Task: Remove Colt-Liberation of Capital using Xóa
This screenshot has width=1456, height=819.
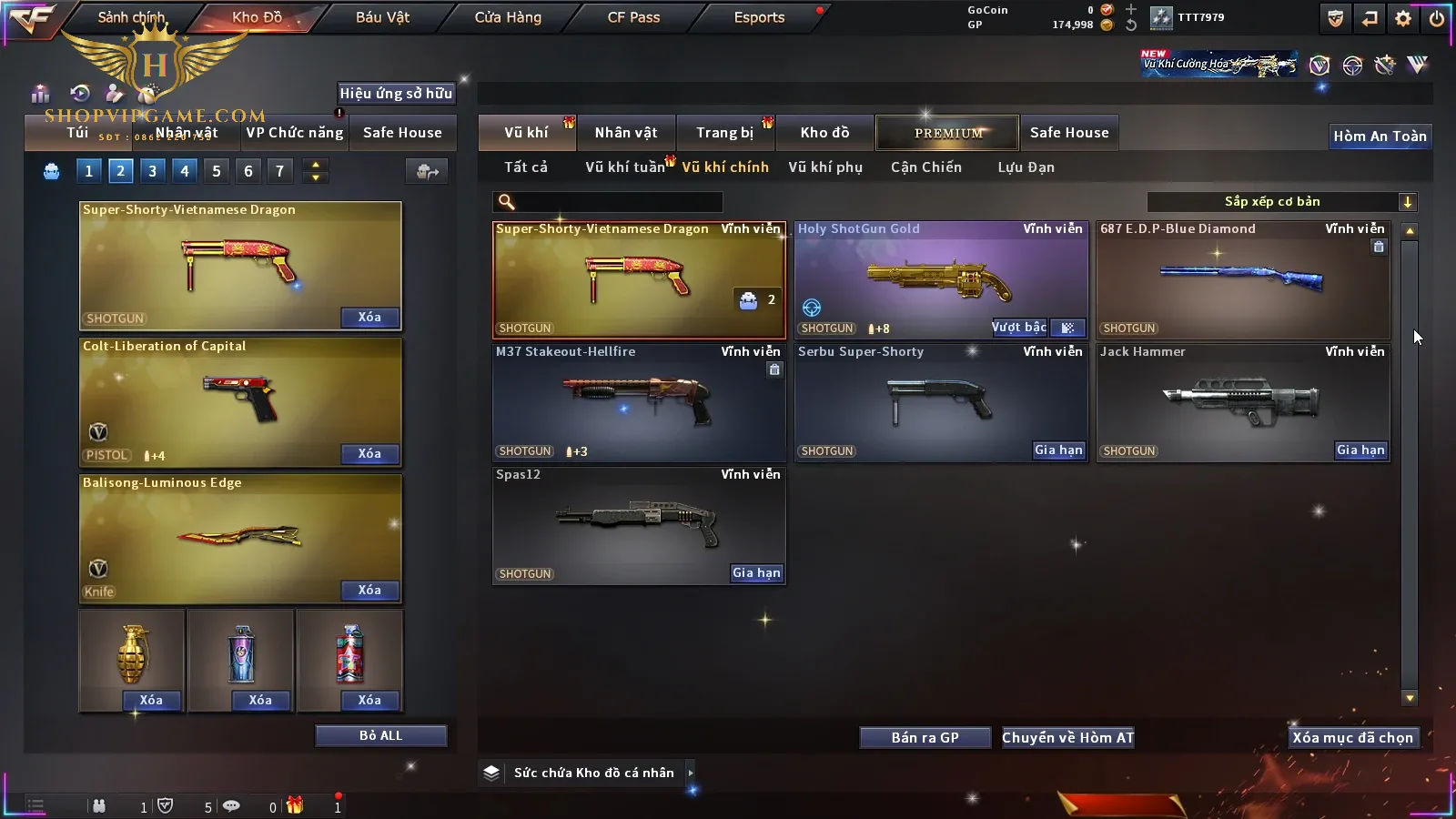Action: click(369, 454)
